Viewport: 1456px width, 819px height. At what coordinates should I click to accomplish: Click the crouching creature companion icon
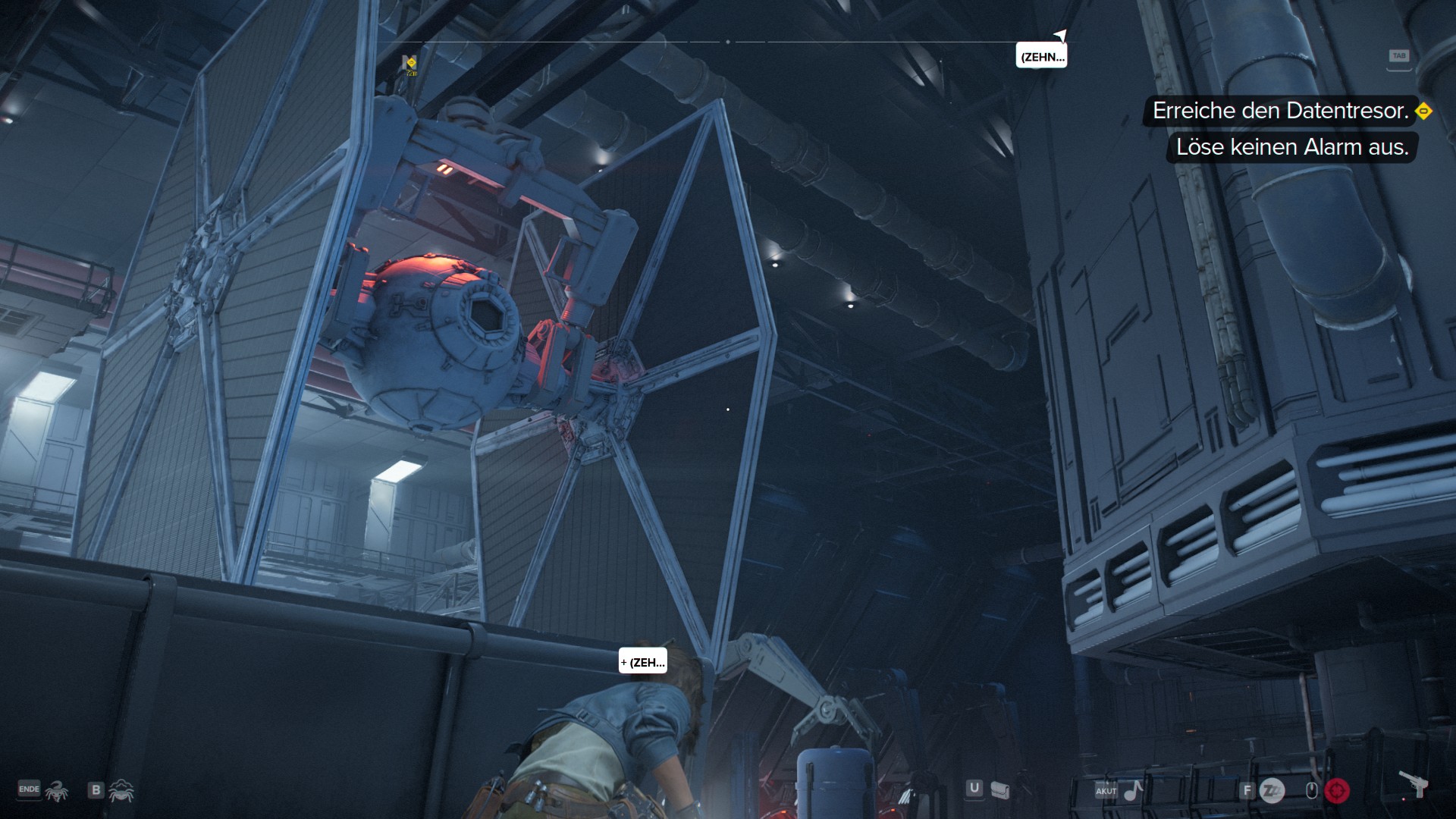(121, 791)
